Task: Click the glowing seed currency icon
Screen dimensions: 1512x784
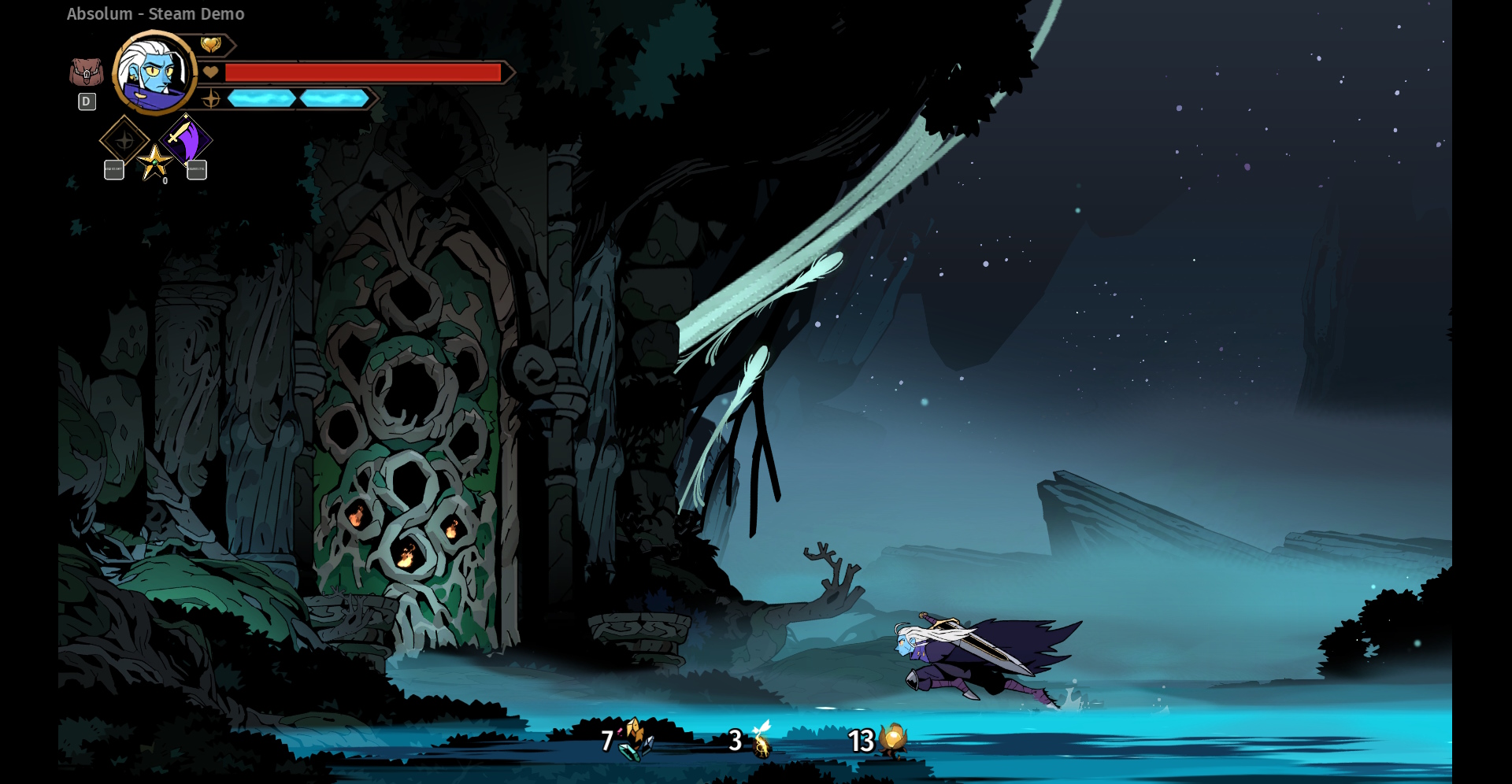Action: point(761,740)
